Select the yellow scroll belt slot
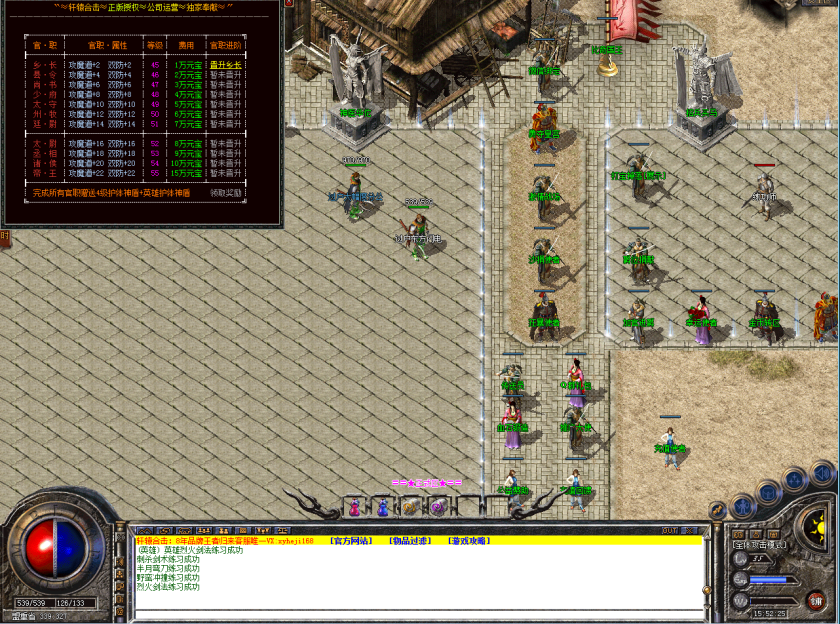 coord(410,507)
